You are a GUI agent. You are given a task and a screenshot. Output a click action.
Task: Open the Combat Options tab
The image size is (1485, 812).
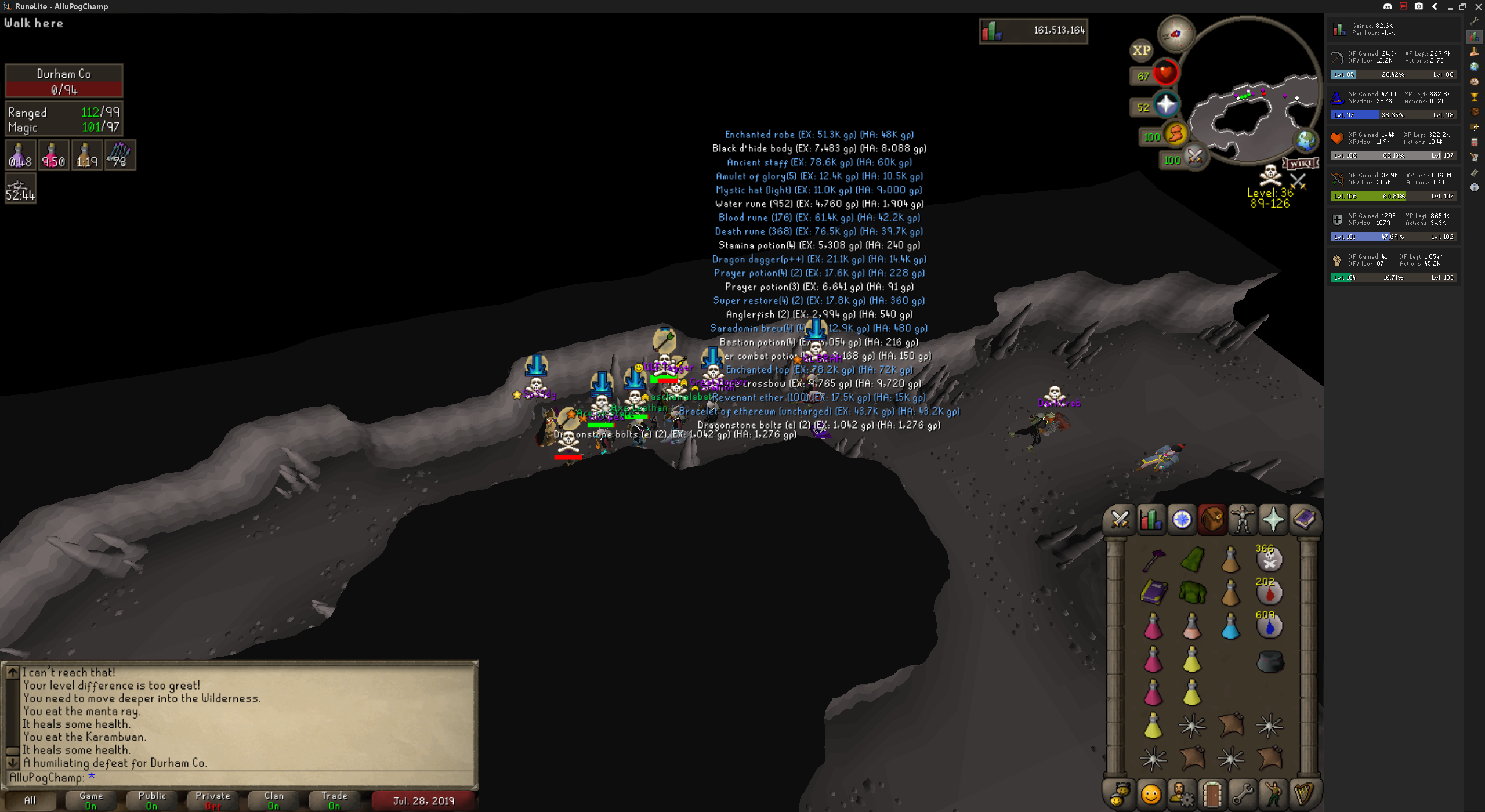pyautogui.click(x=1119, y=519)
